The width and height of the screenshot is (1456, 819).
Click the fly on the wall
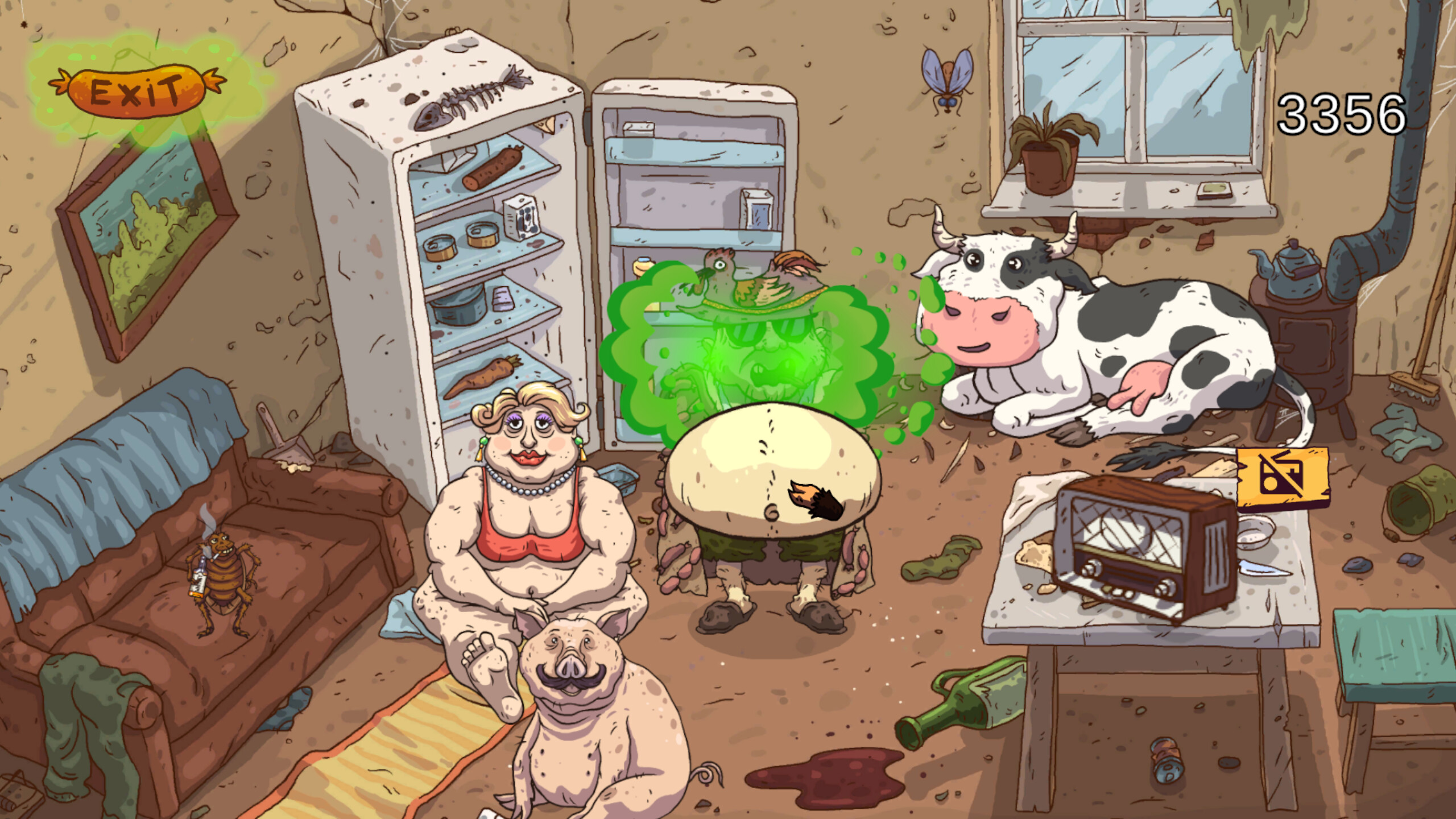[x=948, y=80]
